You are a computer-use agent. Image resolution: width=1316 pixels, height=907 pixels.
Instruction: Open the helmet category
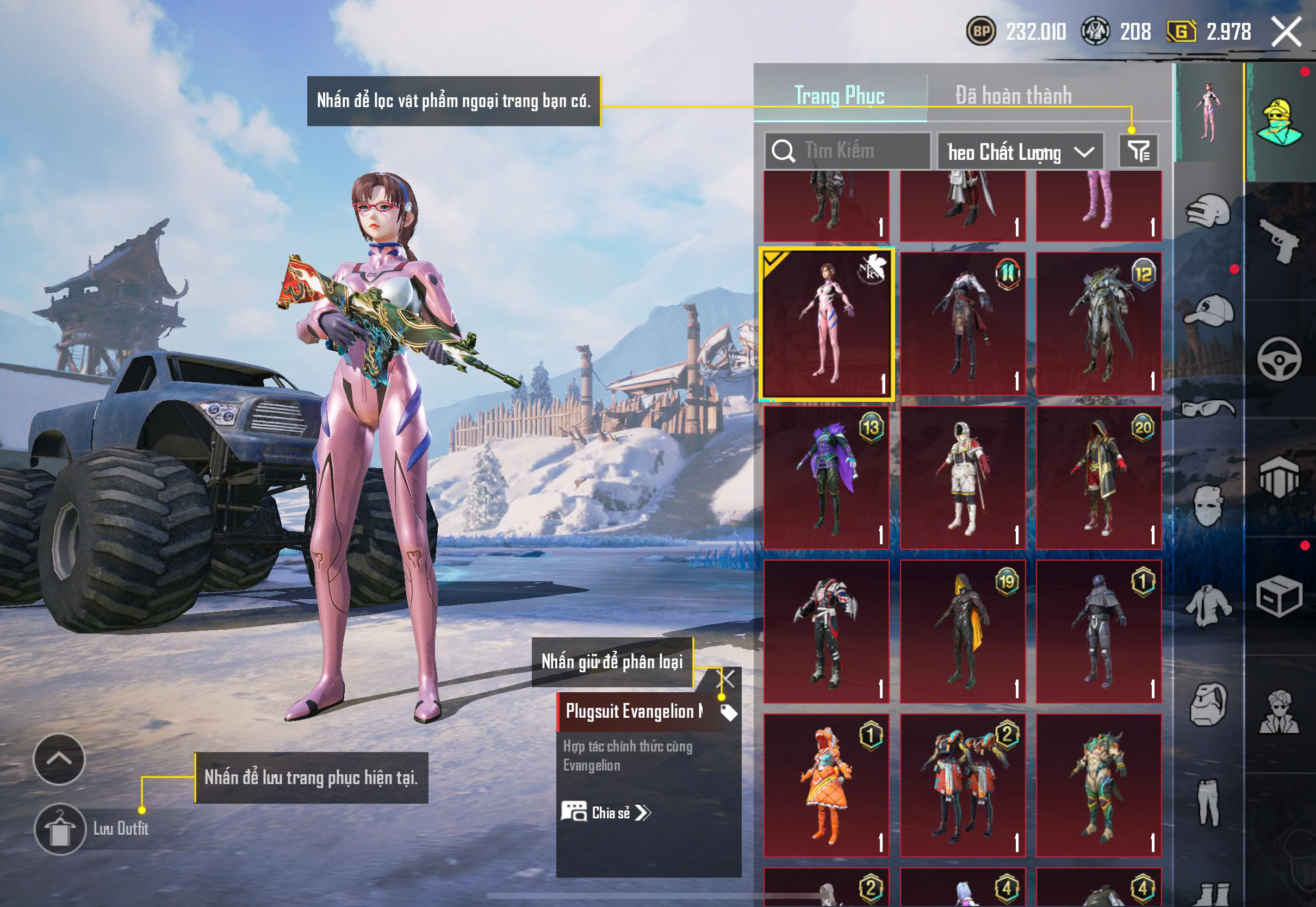click(x=1208, y=212)
